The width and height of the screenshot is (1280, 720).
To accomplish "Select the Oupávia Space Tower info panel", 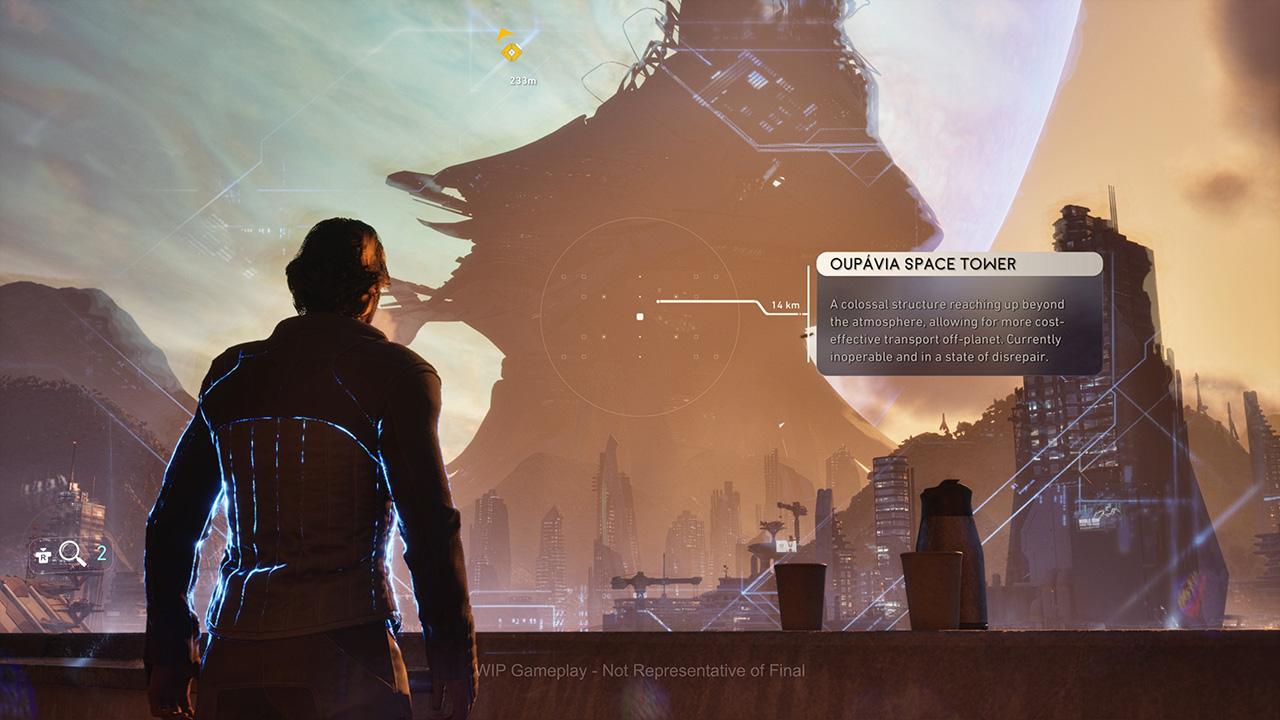I will 959,314.
